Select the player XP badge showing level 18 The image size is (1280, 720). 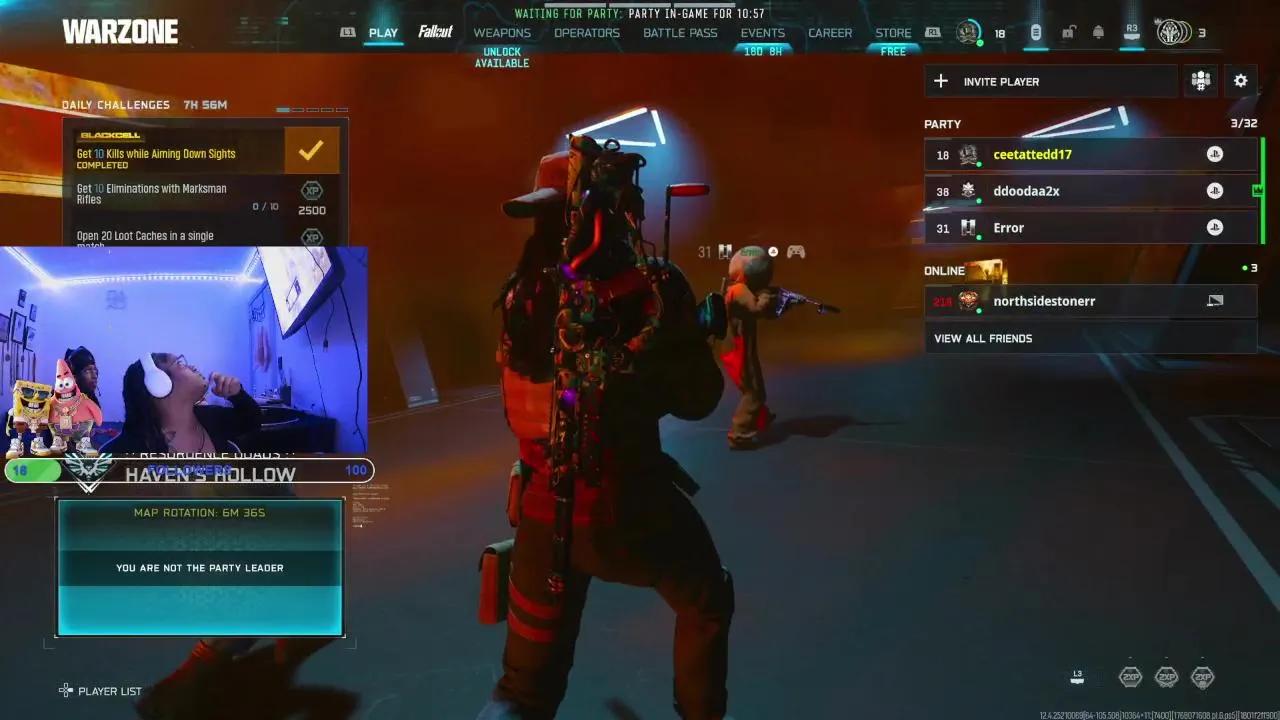click(968, 32)
